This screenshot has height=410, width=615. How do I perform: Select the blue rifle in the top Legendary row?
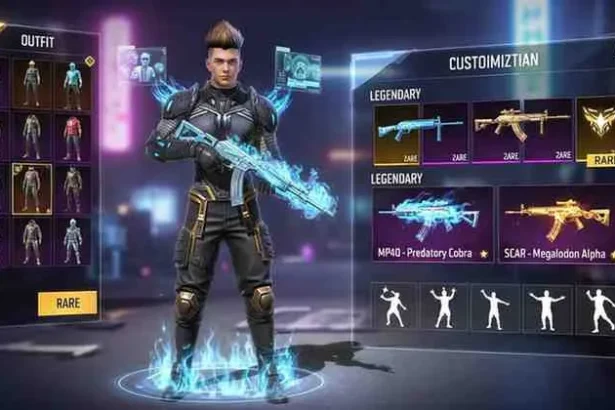(396, 132)
